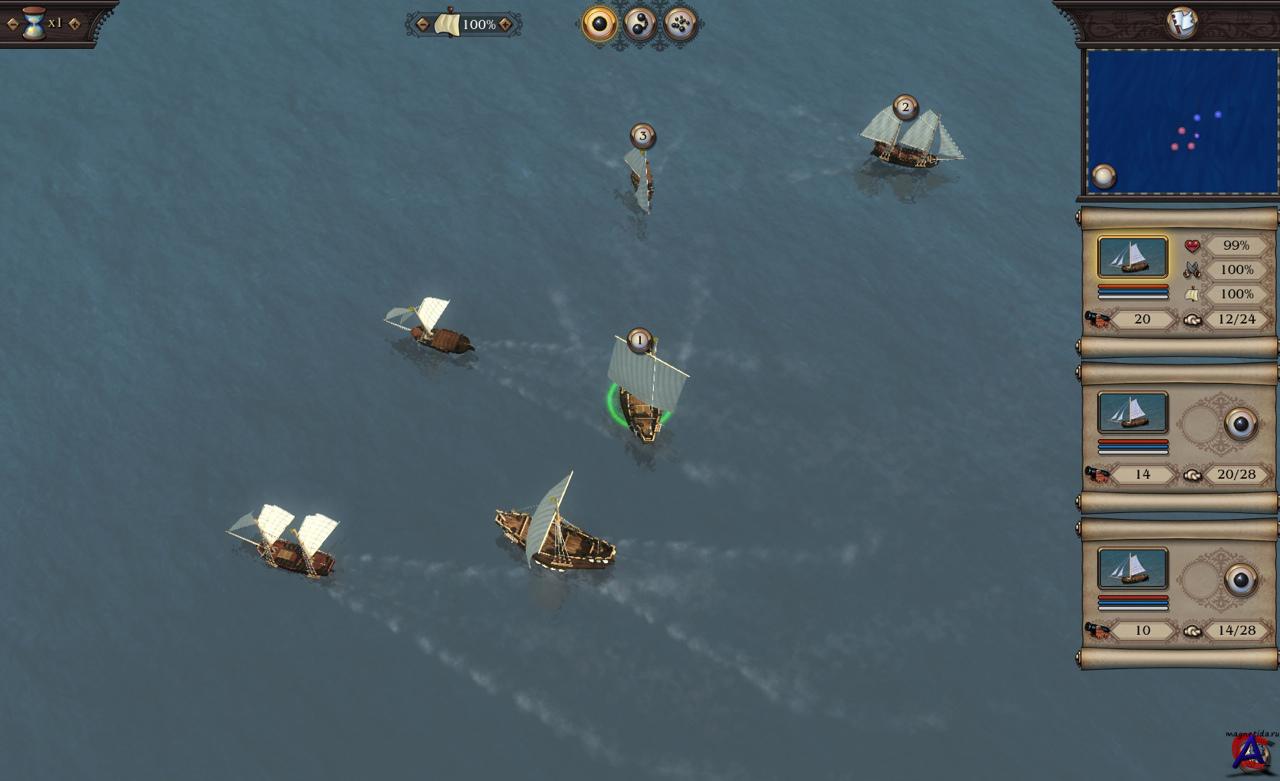
Task: Select ship marker number 3
Action: (x=642, y=135)
